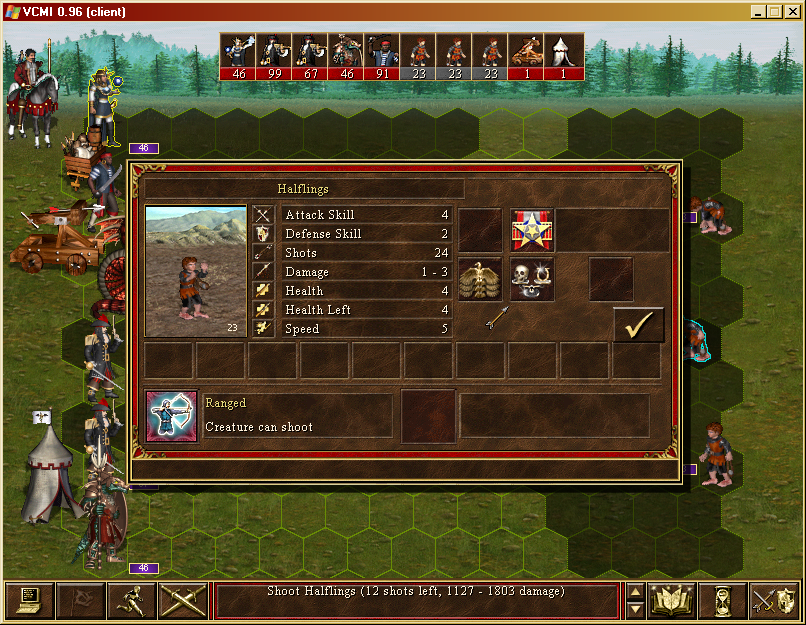
Task: Open the spellbook to cast a spell
Action: click(x=672, y=600)
